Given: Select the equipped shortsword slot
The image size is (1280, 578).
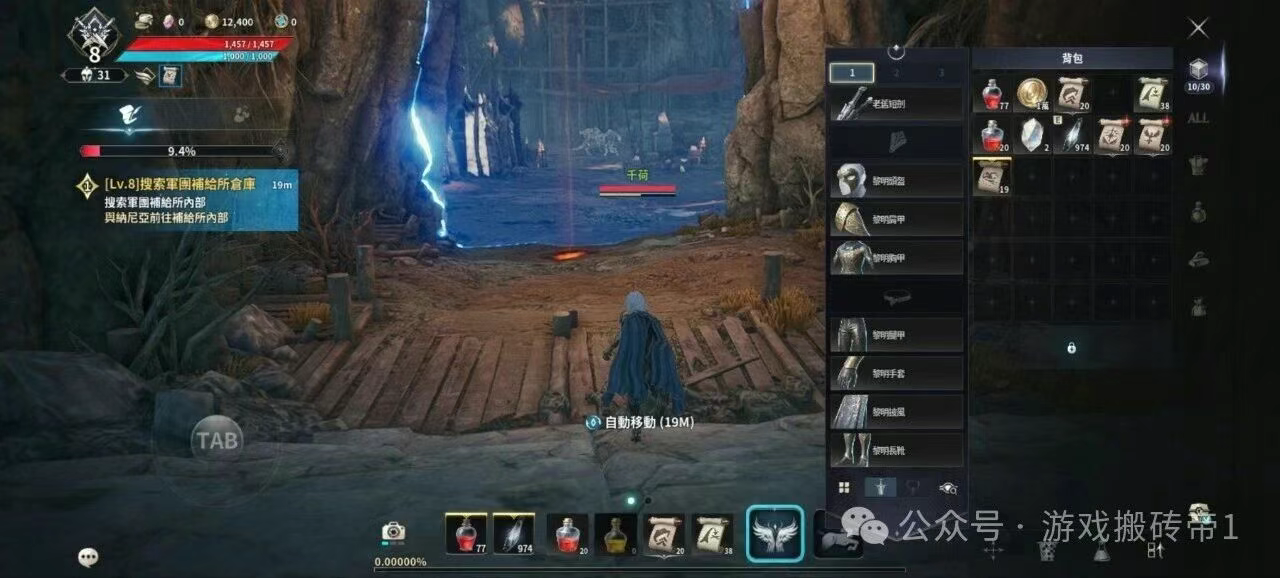Looking at the screenshot, I should (x=896, y=103).
